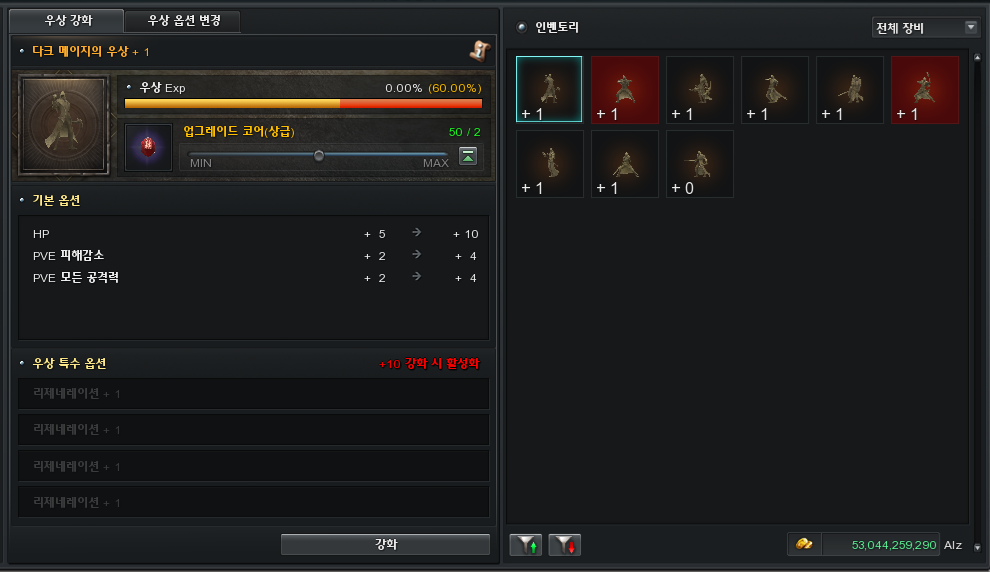Set upgrade core amount to max with green arrow button

point(468,155)
